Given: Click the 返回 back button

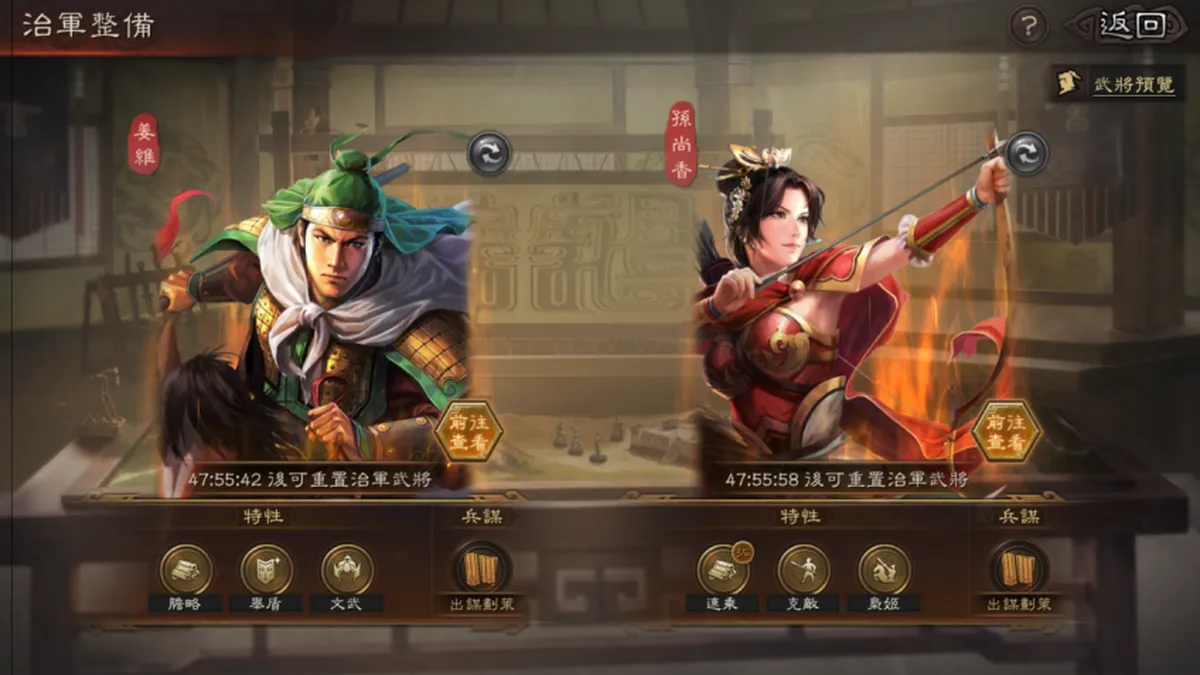Looking at the screenshot, I should (1131, 25).
